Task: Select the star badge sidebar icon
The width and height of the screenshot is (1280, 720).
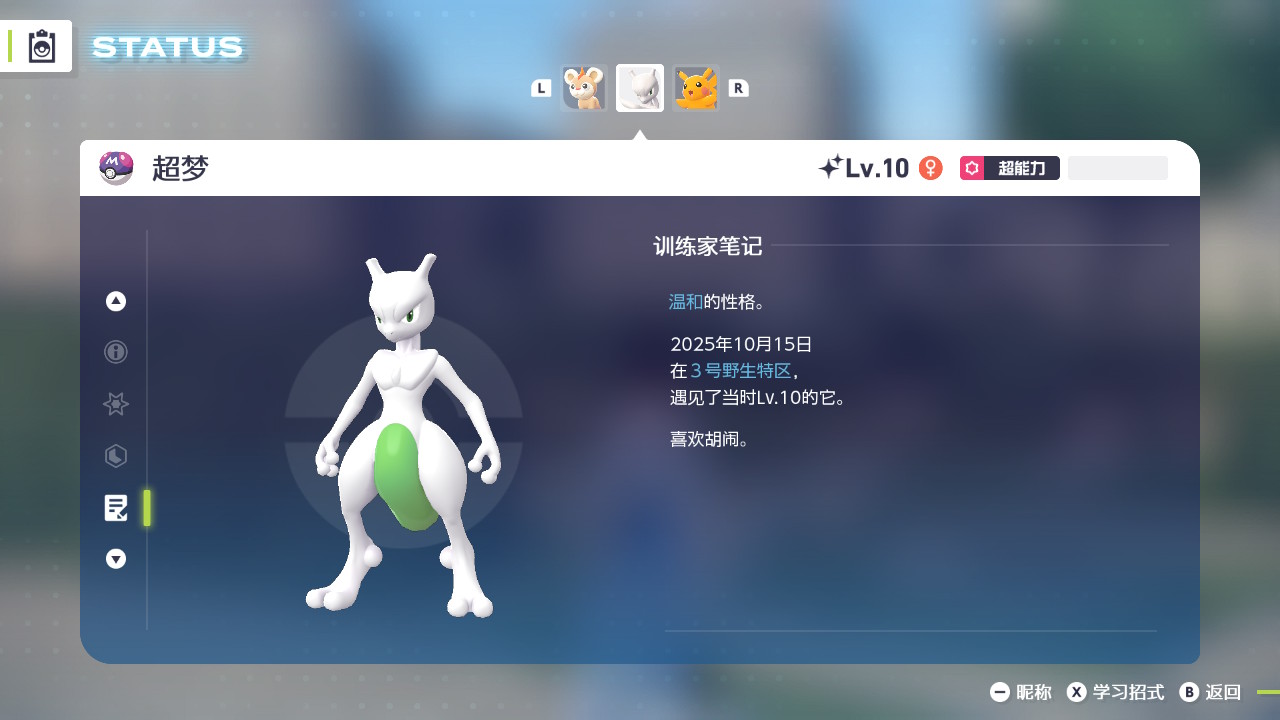Action: [x=115, y=404]
